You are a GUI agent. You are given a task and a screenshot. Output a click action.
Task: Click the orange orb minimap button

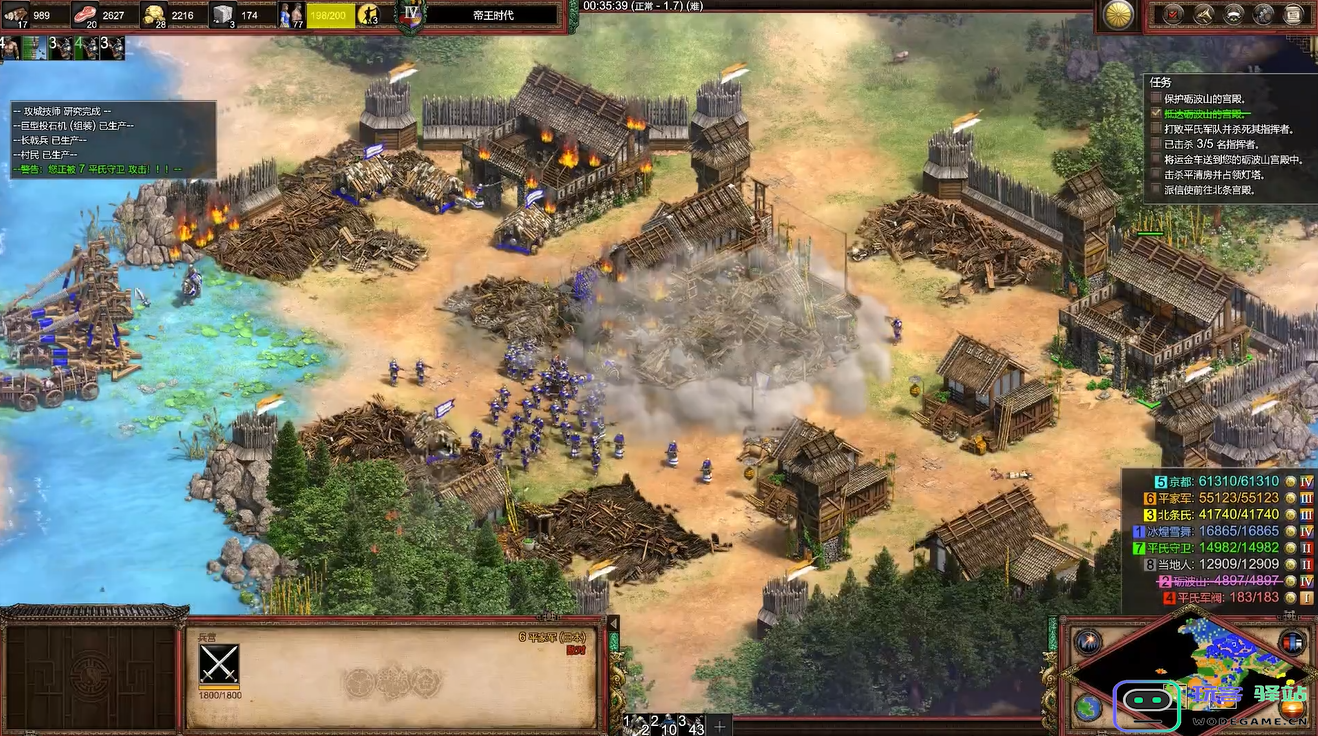pyautogui.click(x=1292, y=707)
